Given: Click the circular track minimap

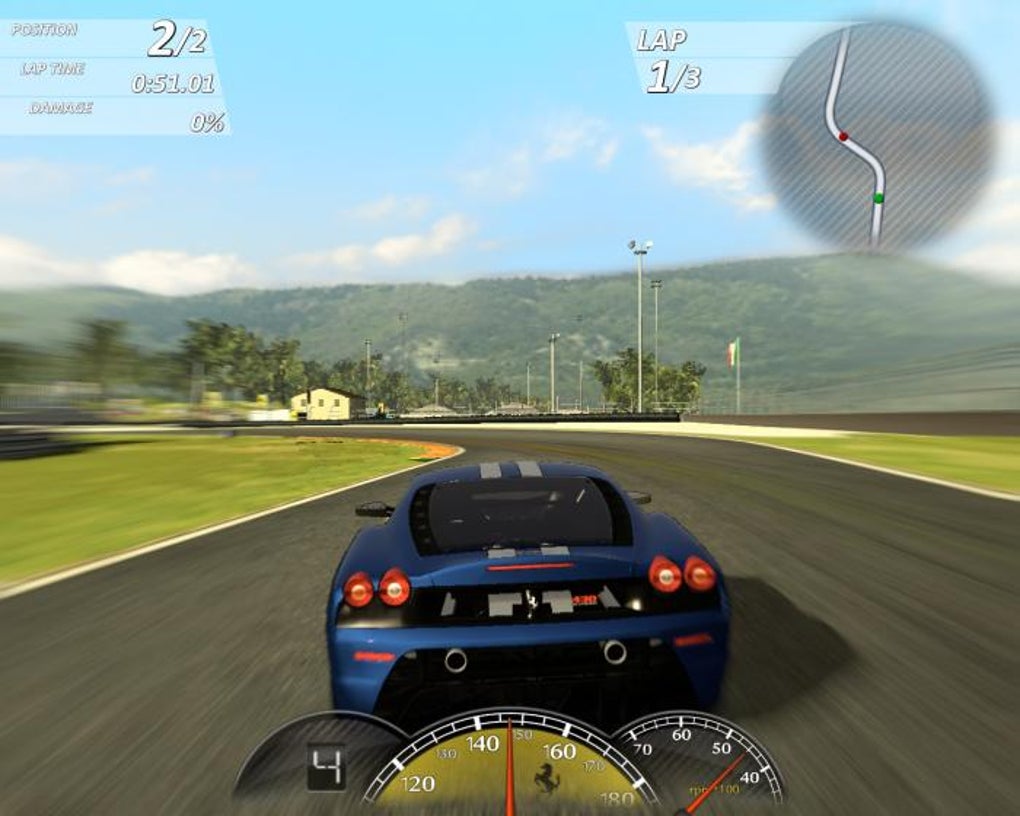Looking at the screenshot, I should pos(878,137).
